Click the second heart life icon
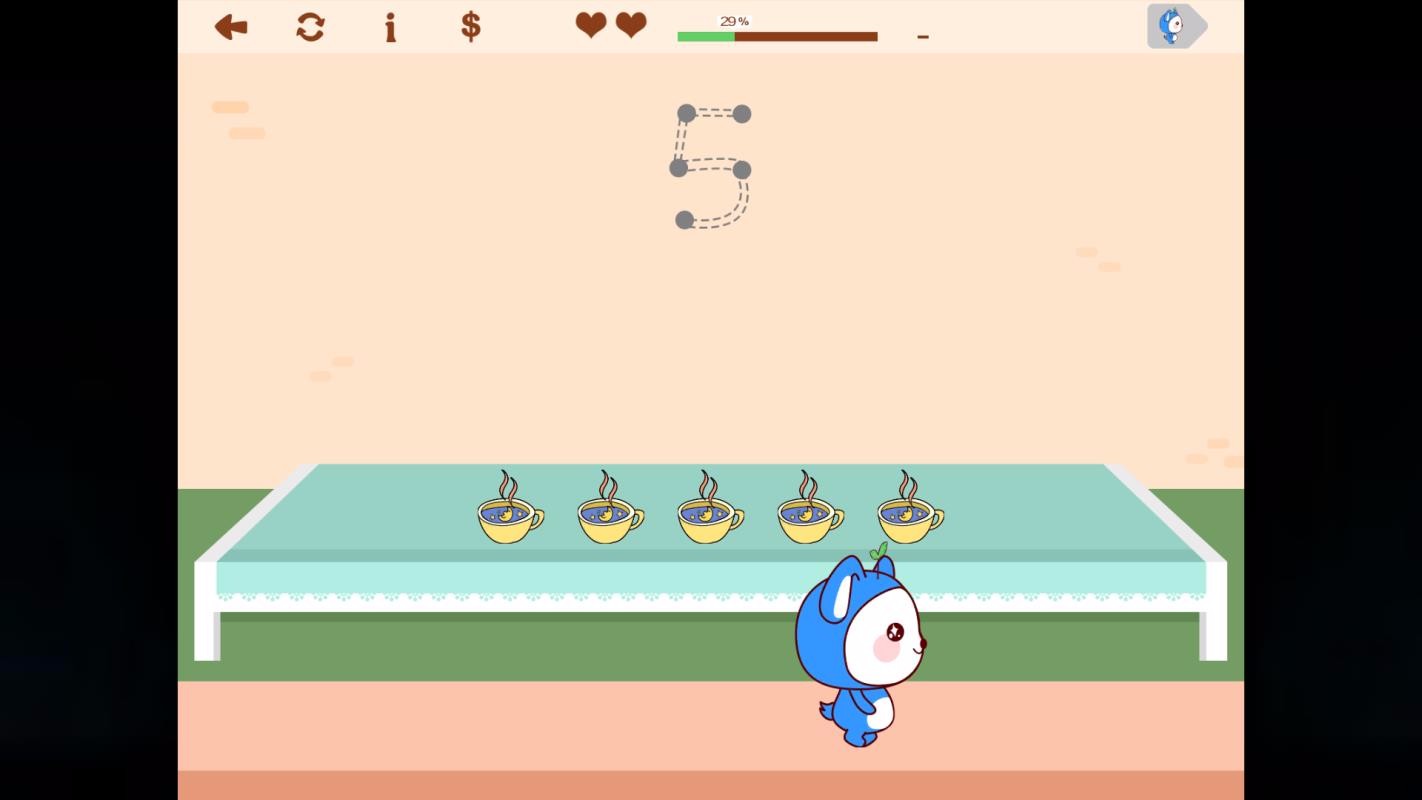 coord(630,26)
